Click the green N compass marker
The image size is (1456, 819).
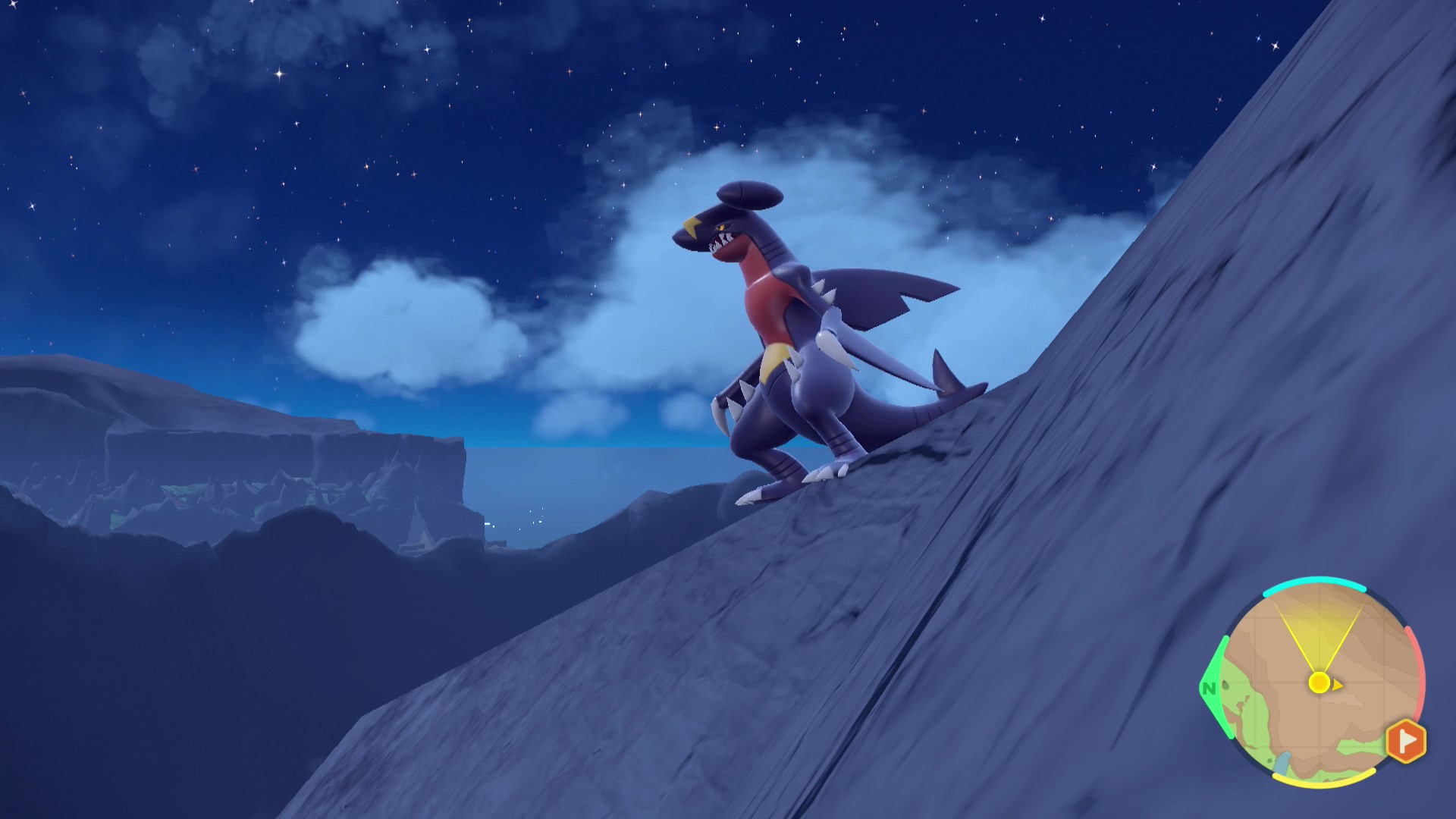pos(1209,689)
